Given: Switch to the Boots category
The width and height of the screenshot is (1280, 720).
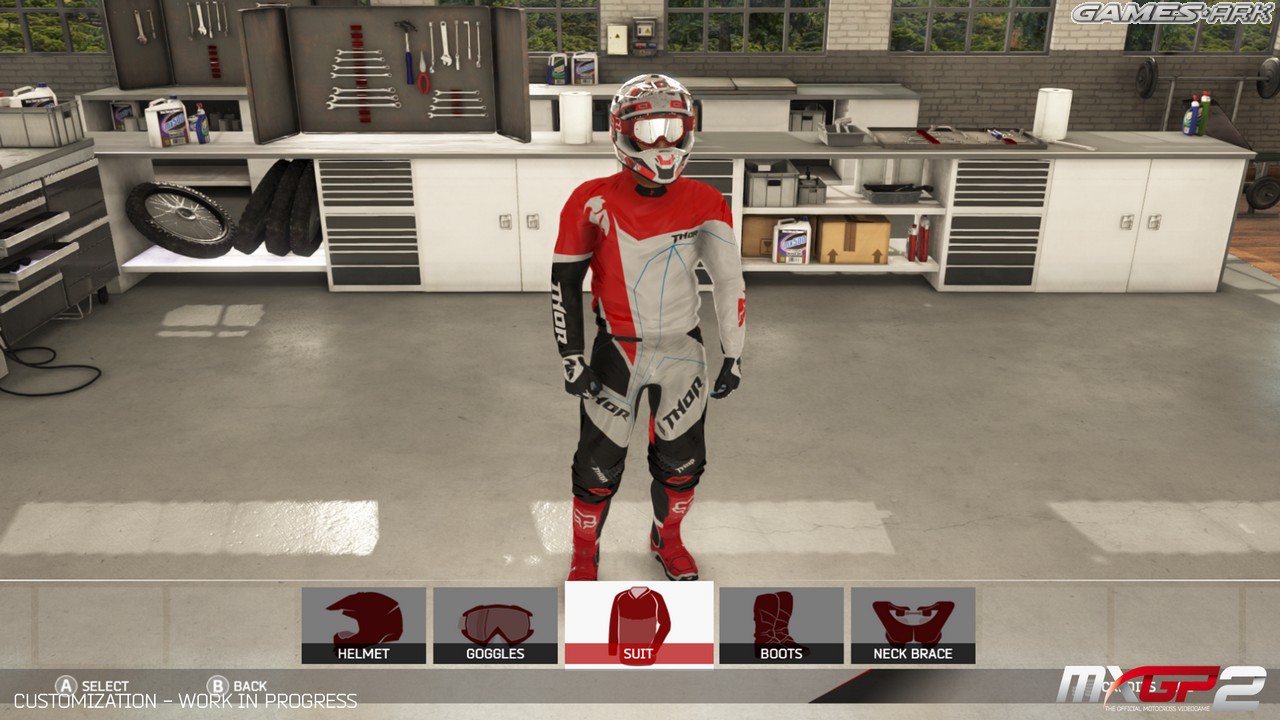Looking at the screenshot, I should (x=781, y=625).
